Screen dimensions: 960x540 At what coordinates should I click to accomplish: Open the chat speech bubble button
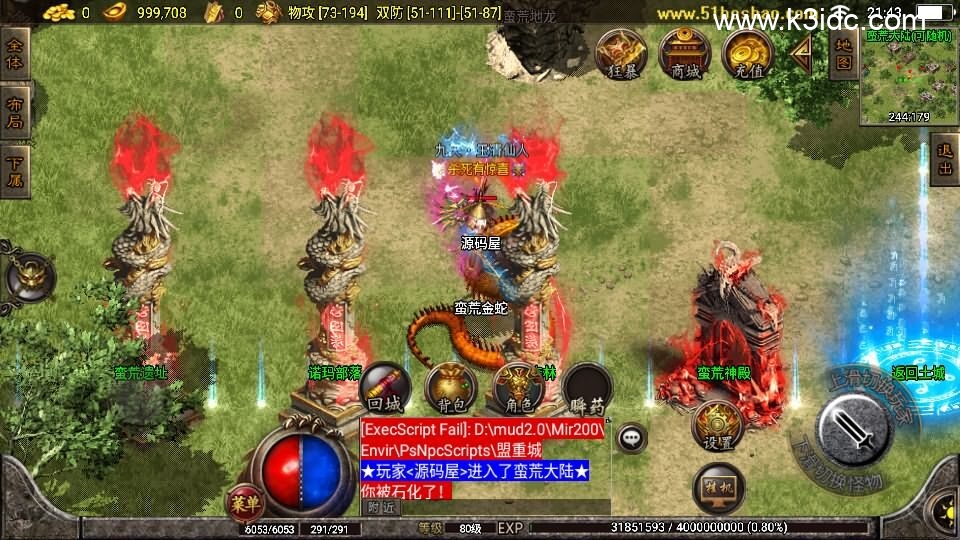point(631,437)
